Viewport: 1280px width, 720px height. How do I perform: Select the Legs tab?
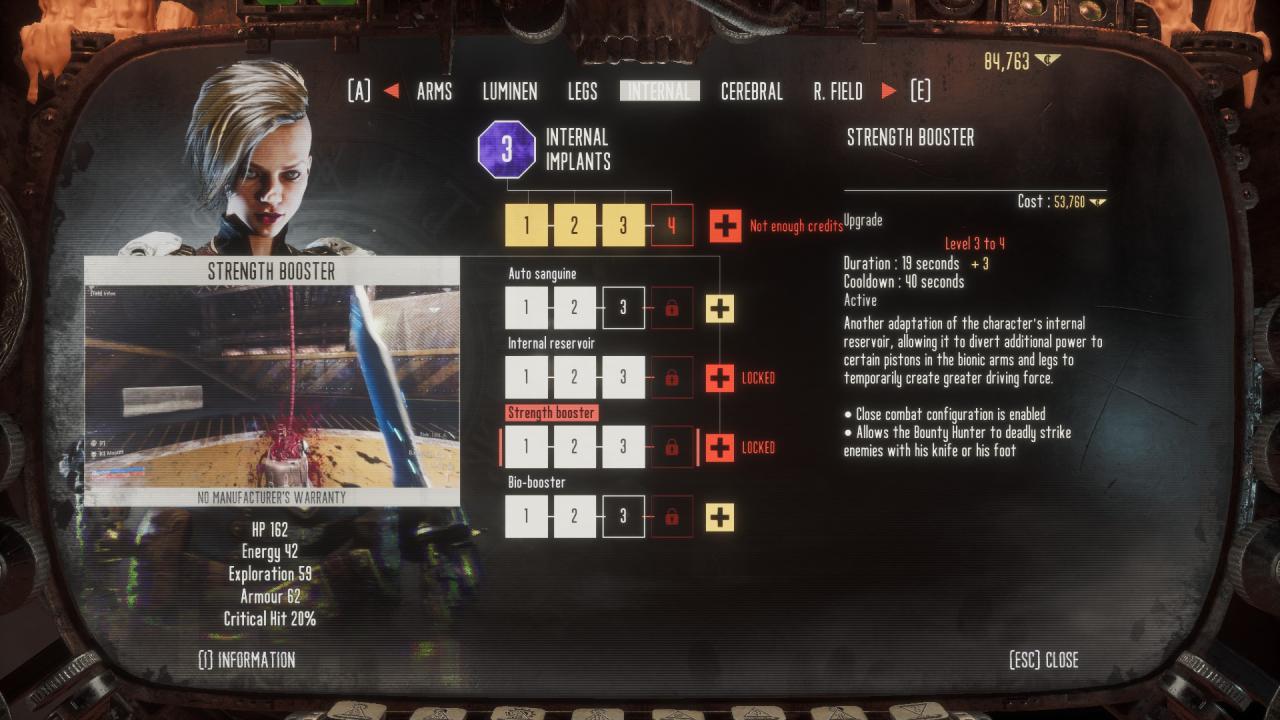click(582, 92)
